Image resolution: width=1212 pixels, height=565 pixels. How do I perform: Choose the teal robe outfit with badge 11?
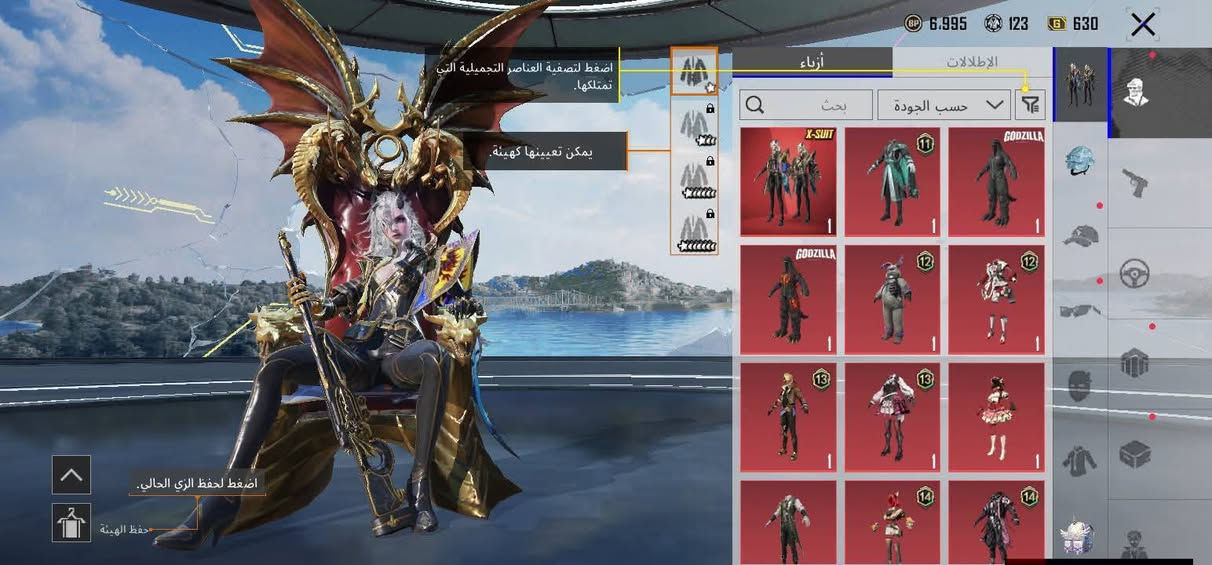pyautogui.click(x=892, y=181)
